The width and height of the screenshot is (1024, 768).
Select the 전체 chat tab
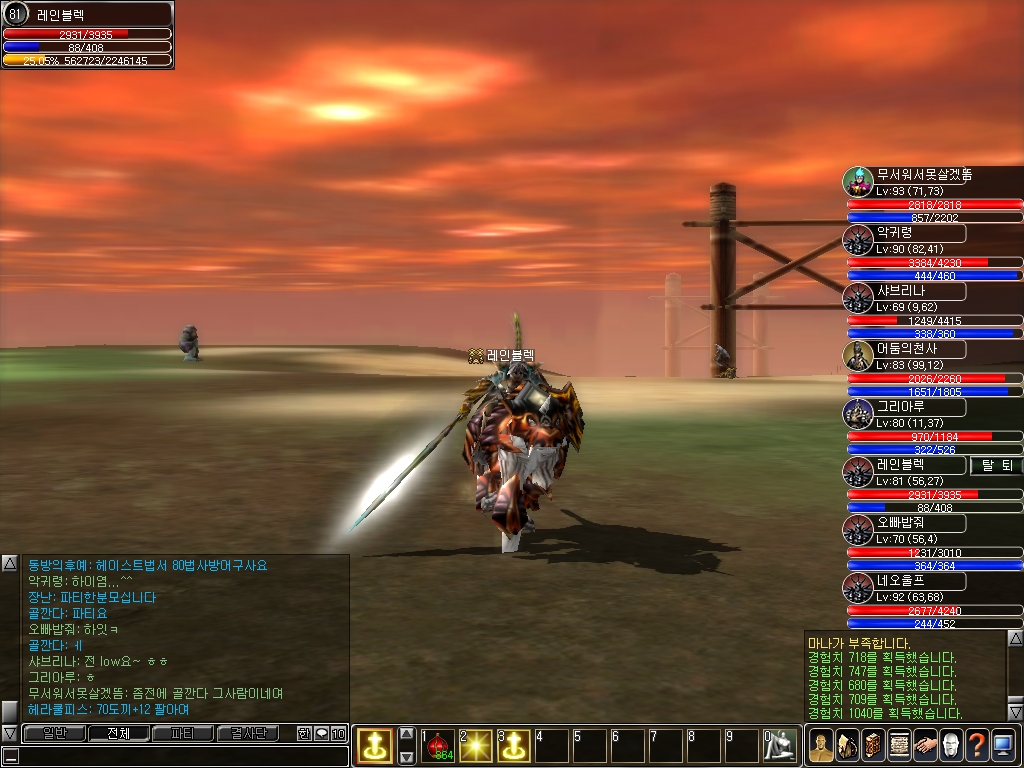(118, 733)
